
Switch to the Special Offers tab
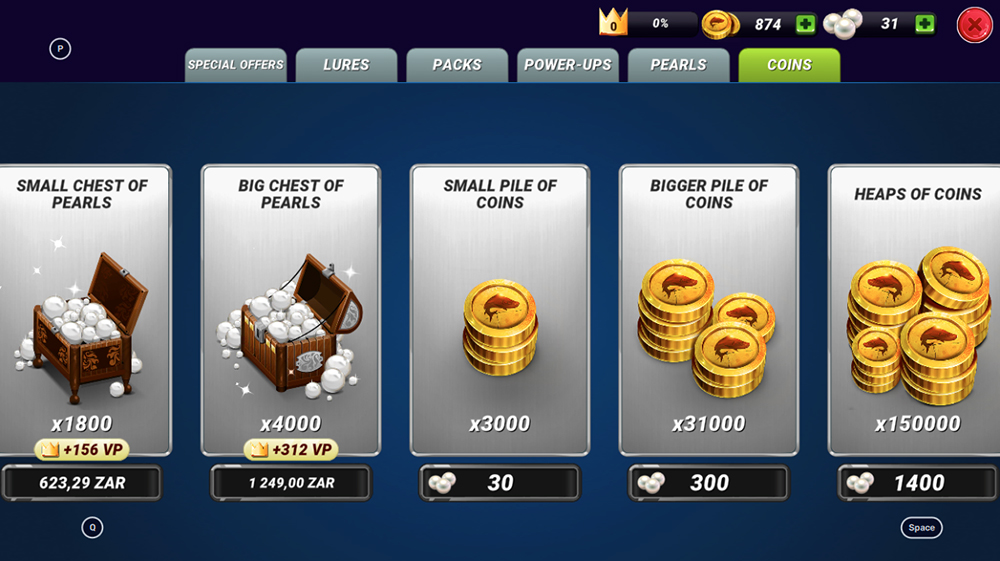(x=236, y=65)
